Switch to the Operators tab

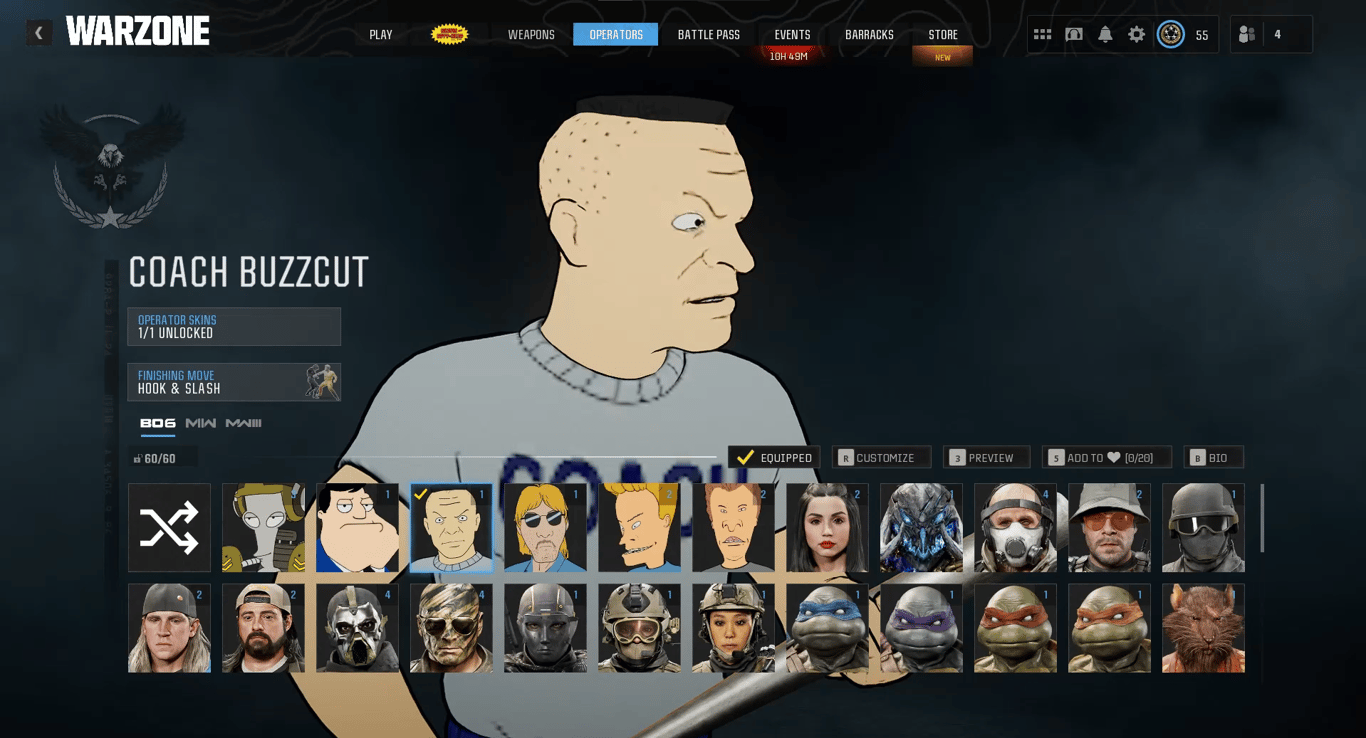click(615, 33)
